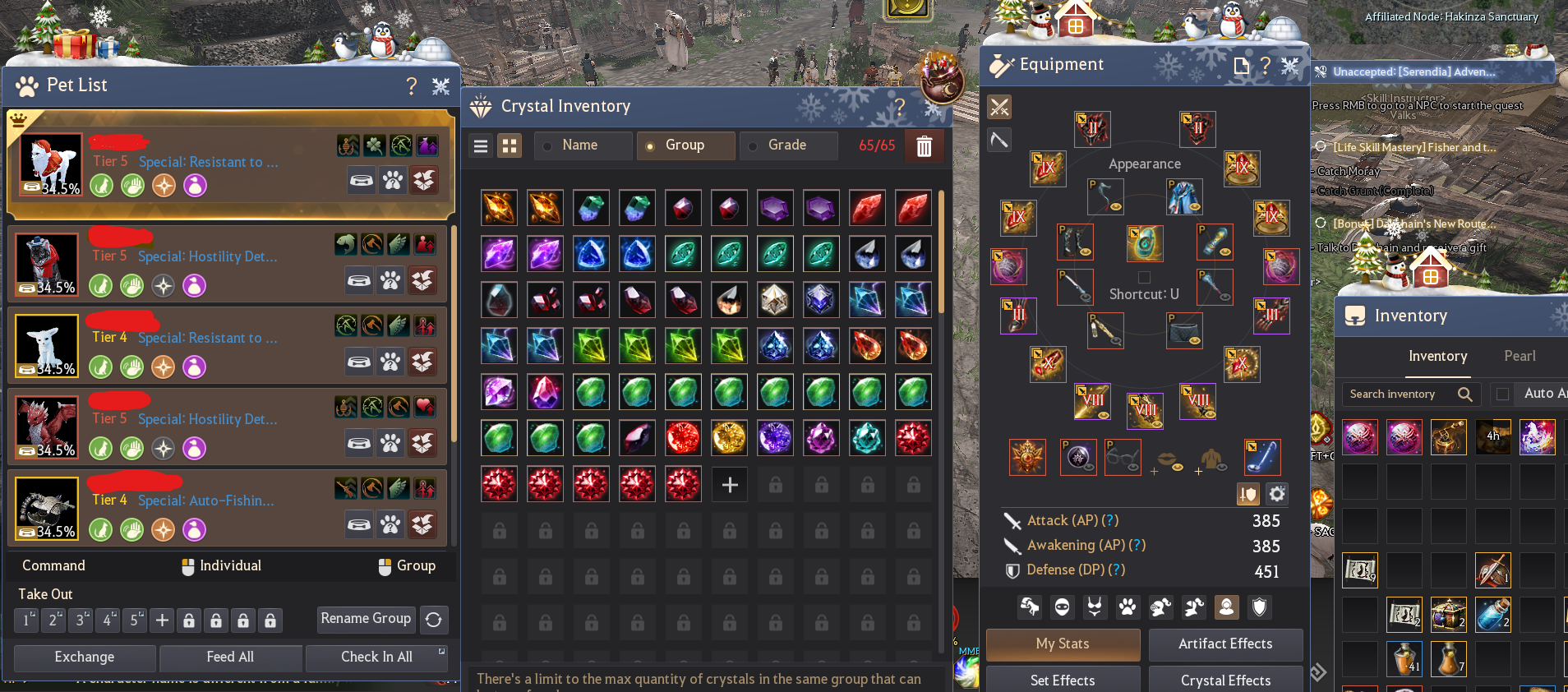Select Name sort option in Crystal Inventory

(582, 145)
